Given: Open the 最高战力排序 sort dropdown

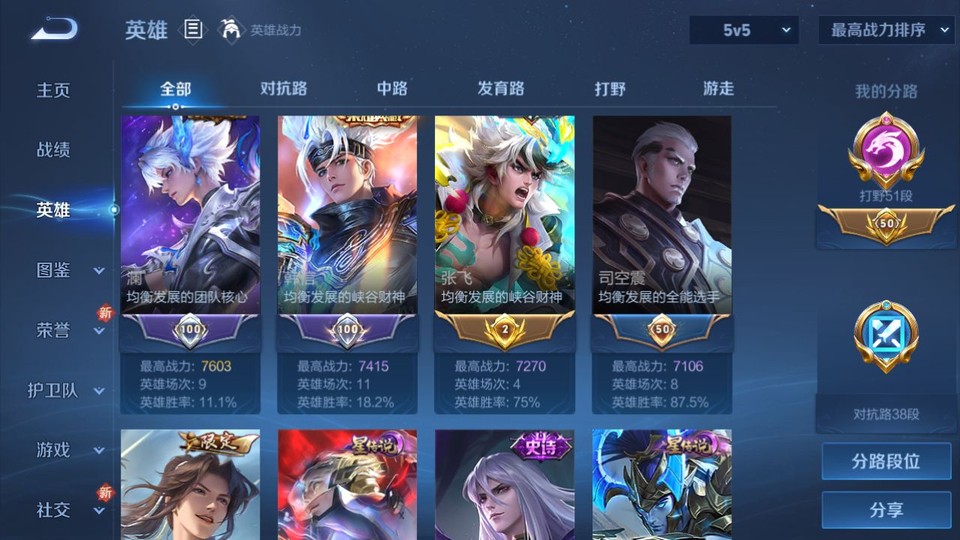Looking at the screenshot, I should pyautogui.click(x=886, y=30).
